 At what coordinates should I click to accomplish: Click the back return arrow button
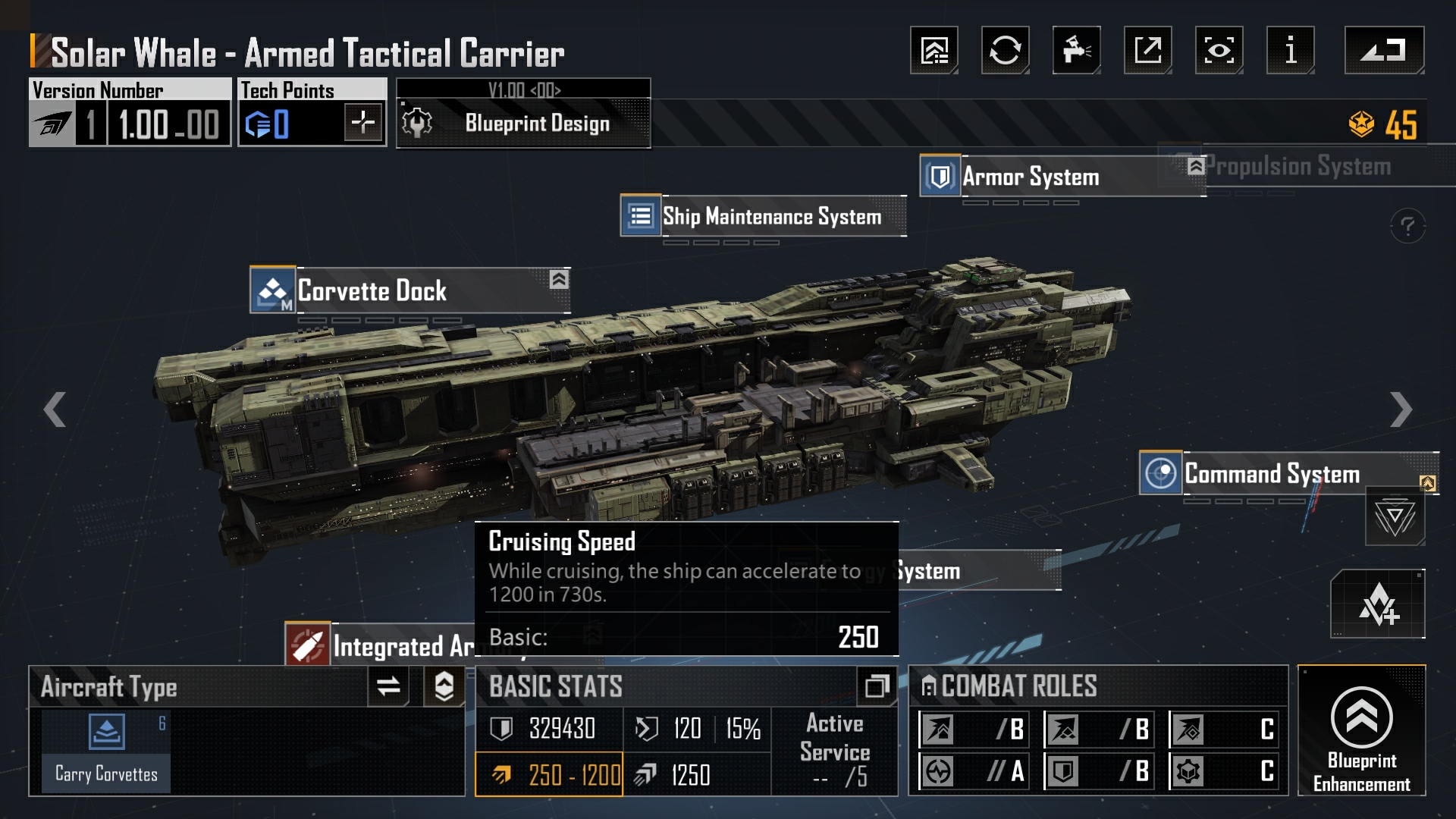click(x=1384, y=50)
